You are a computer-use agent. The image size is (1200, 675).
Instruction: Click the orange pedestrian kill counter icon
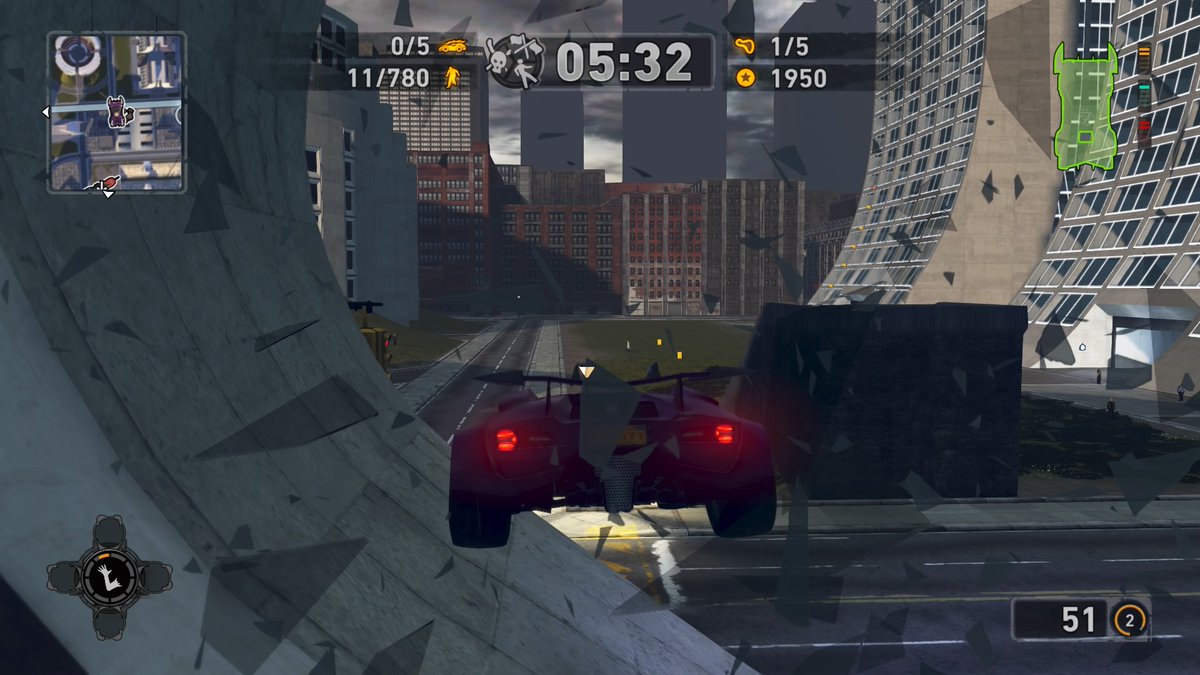pos(452,77)
